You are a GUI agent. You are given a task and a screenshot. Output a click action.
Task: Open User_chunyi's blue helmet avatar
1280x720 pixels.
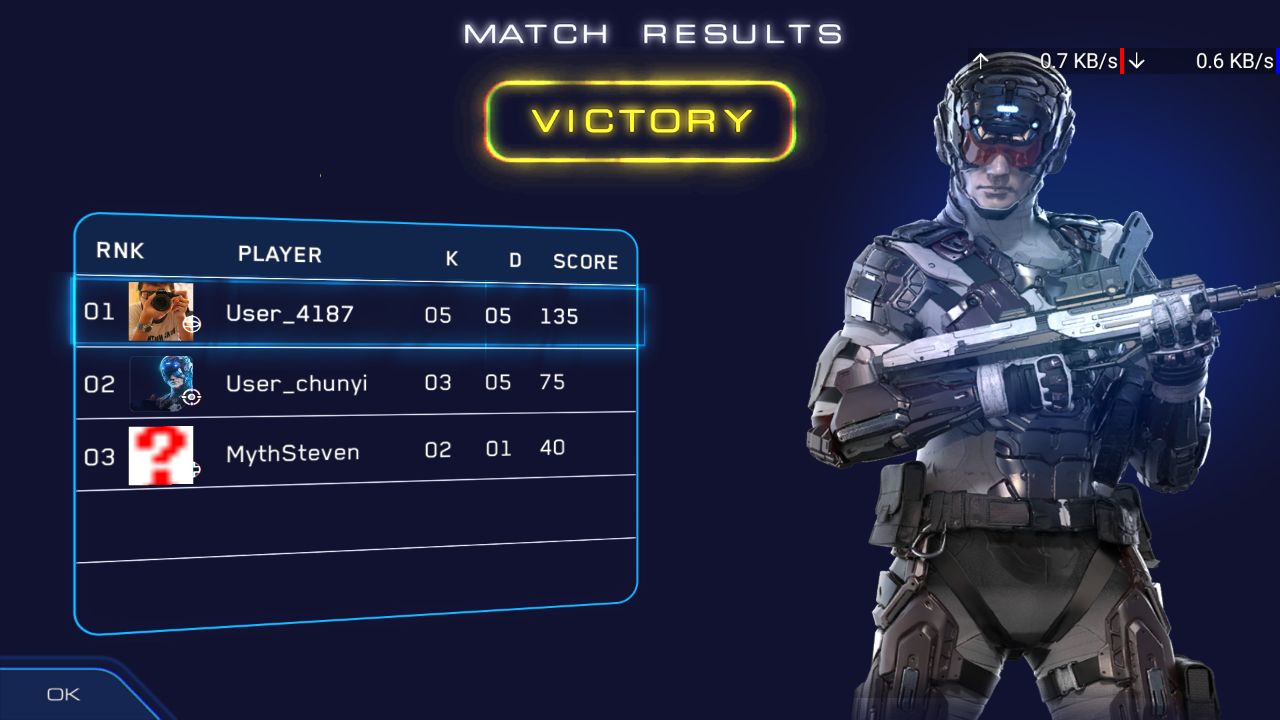coord(161,383)
